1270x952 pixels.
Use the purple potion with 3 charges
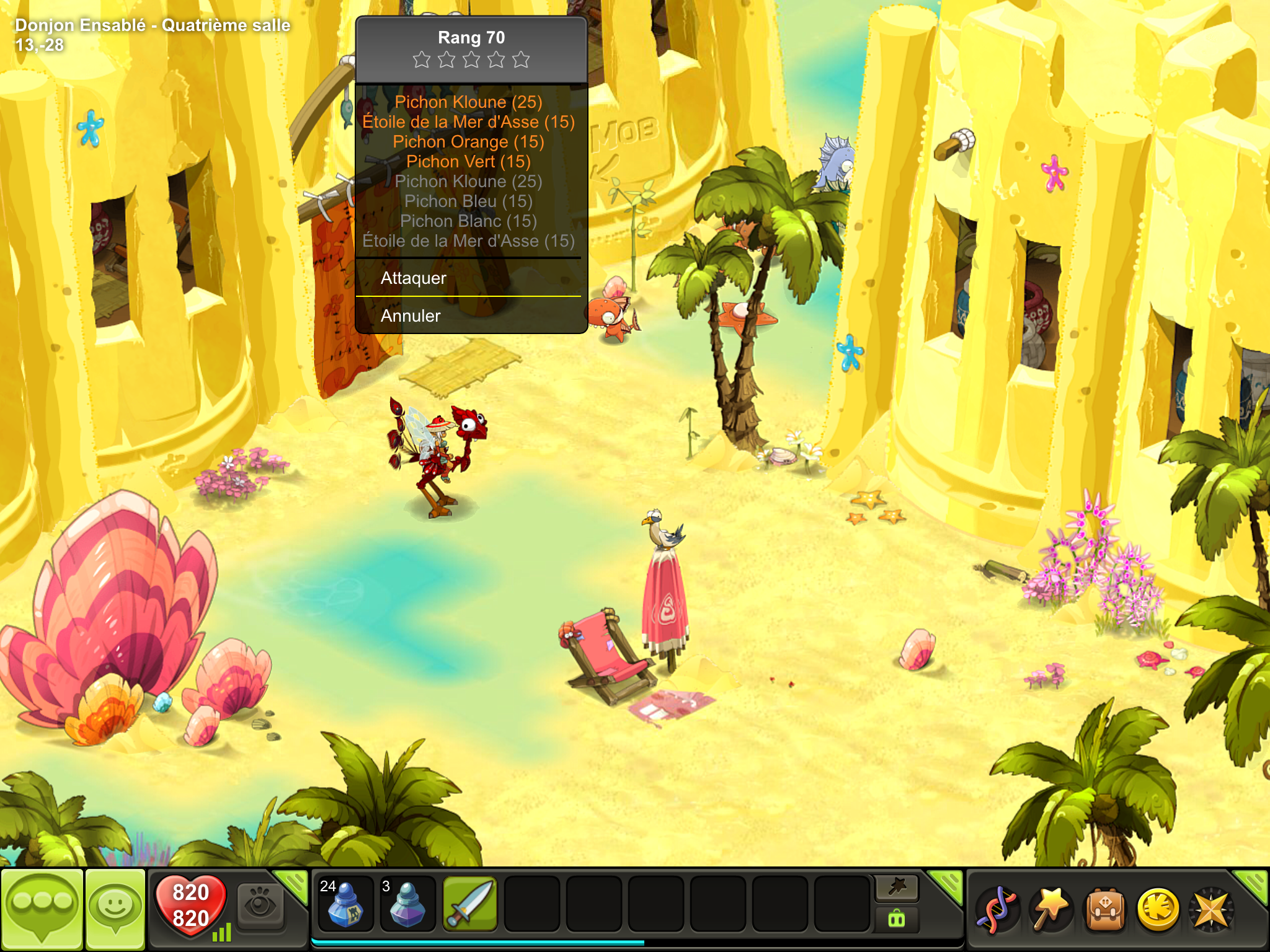tap(407, 904)
